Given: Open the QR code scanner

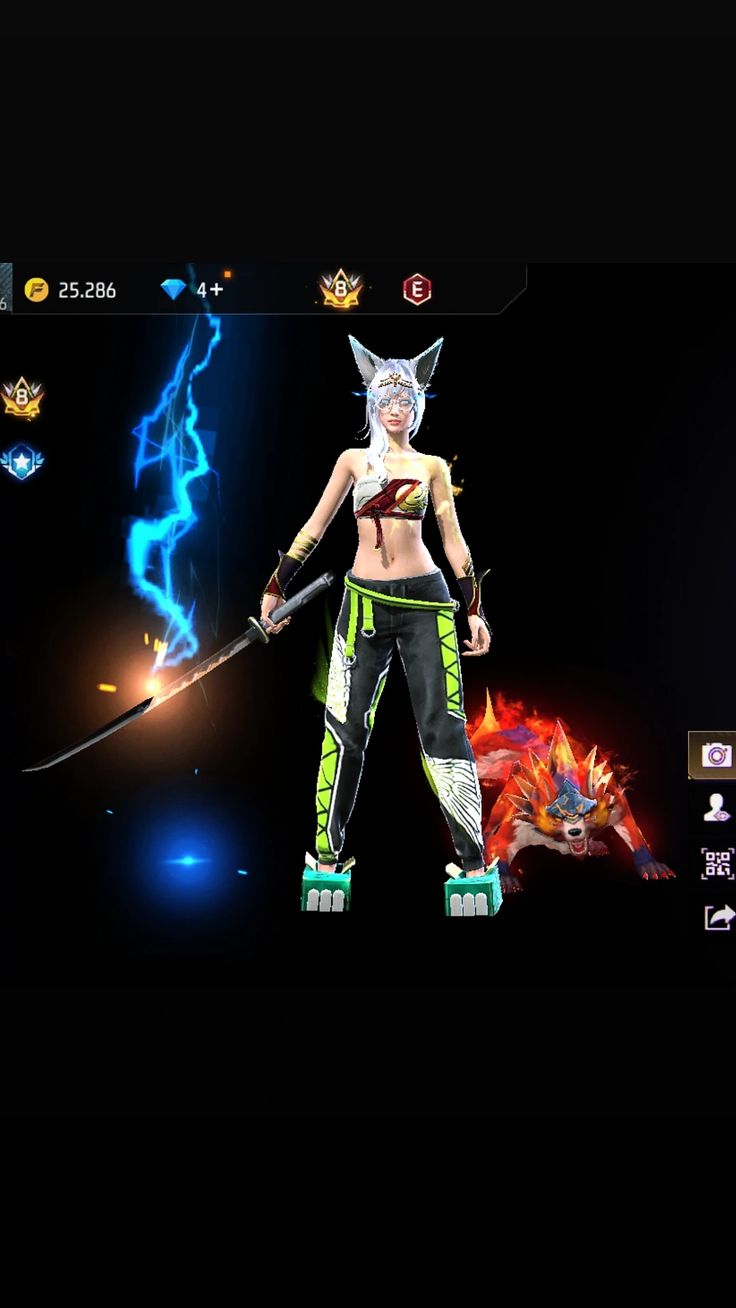Looking at the screenshot, I should [716, 863].
